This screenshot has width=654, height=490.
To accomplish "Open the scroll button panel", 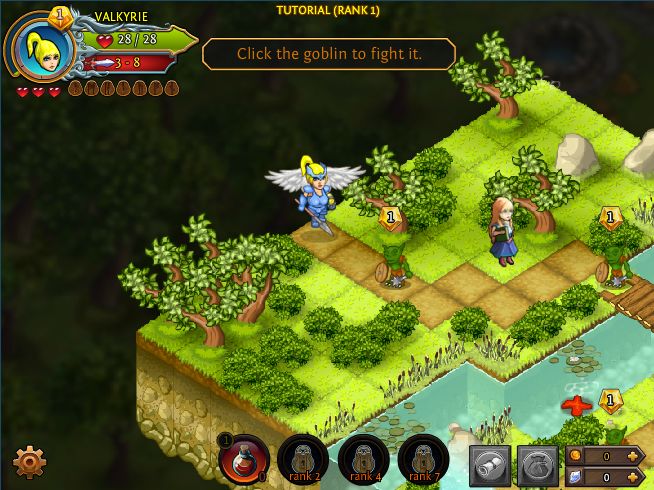I will point(490,465).
